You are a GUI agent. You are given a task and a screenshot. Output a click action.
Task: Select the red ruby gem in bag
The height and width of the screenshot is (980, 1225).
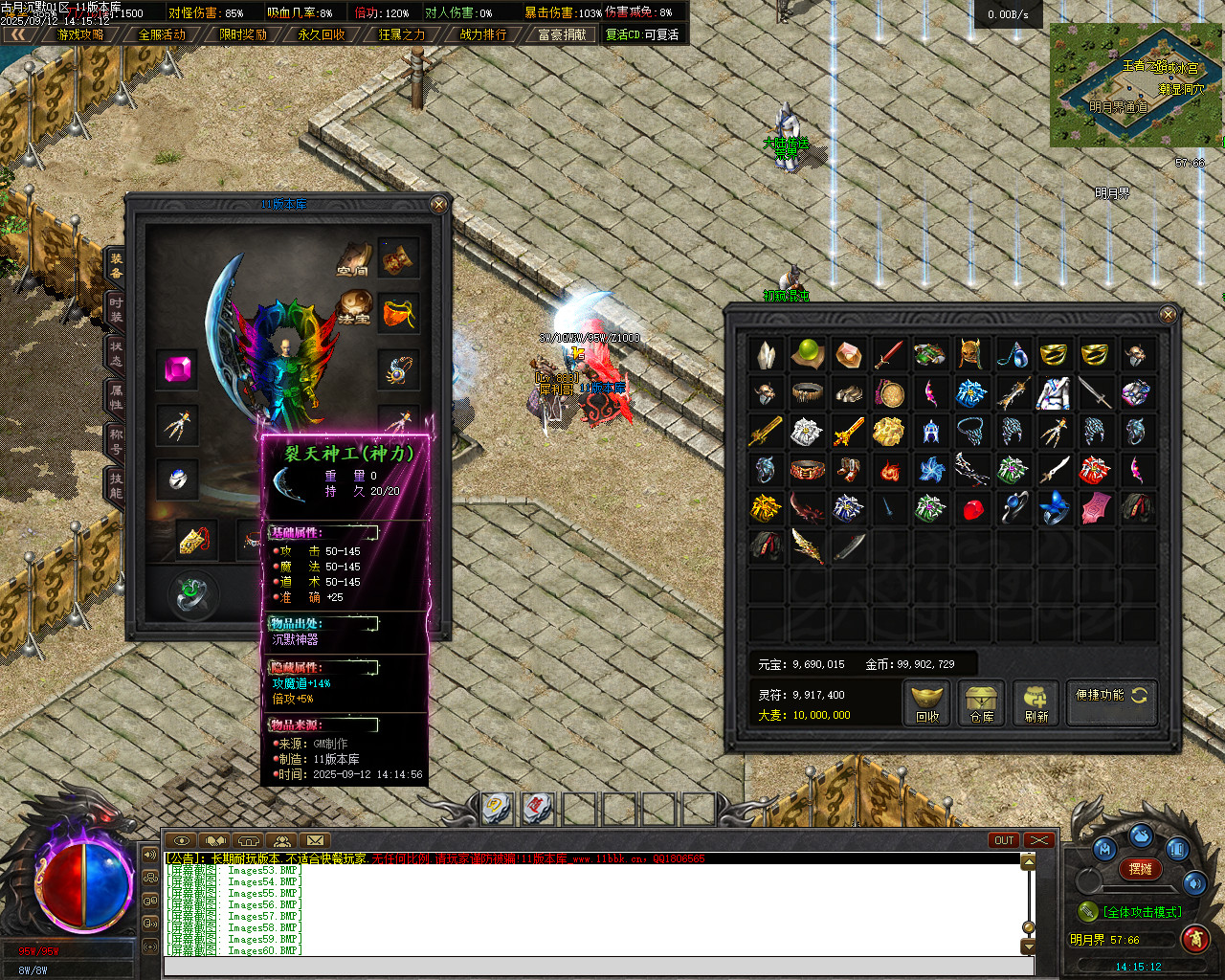[x=972, y=509]
